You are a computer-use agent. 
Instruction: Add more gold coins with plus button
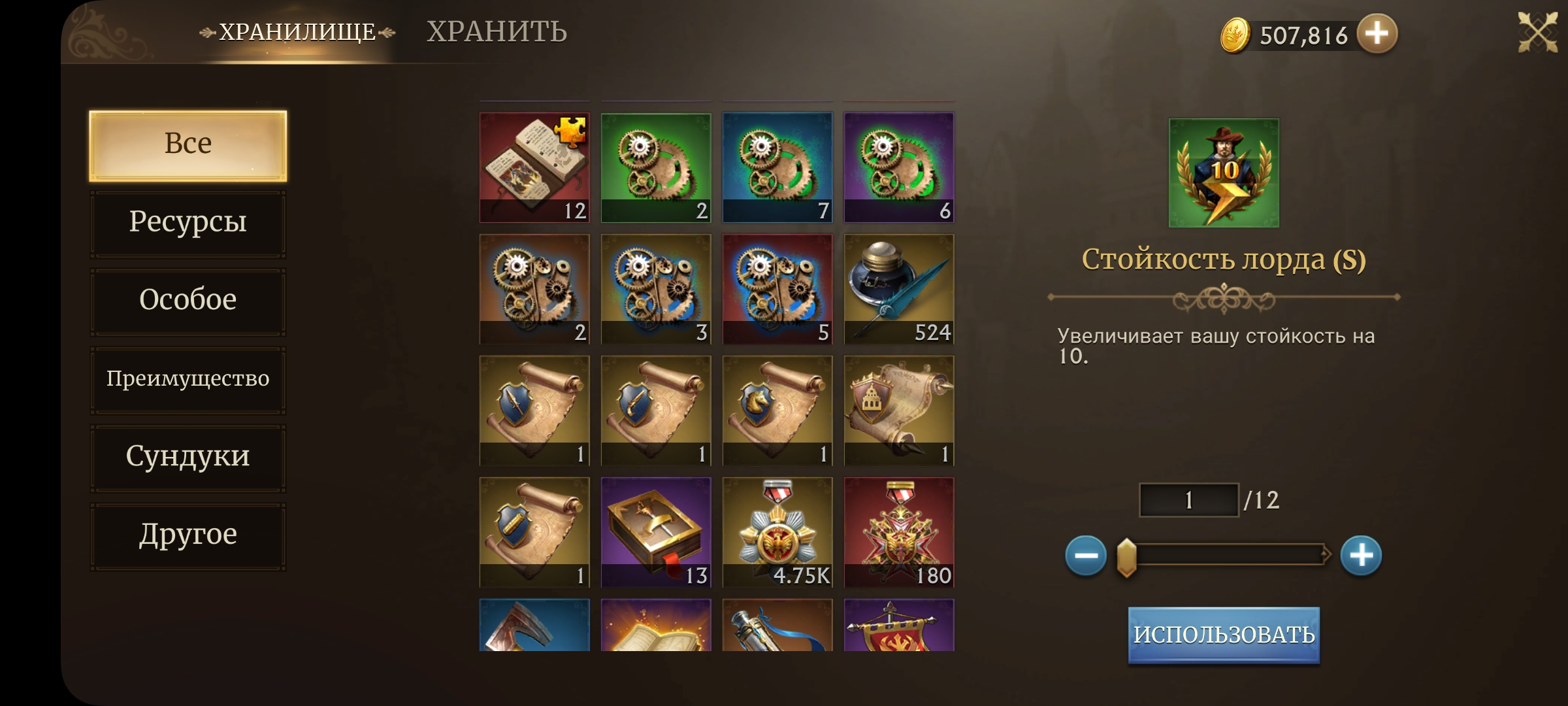point(1377,33)
